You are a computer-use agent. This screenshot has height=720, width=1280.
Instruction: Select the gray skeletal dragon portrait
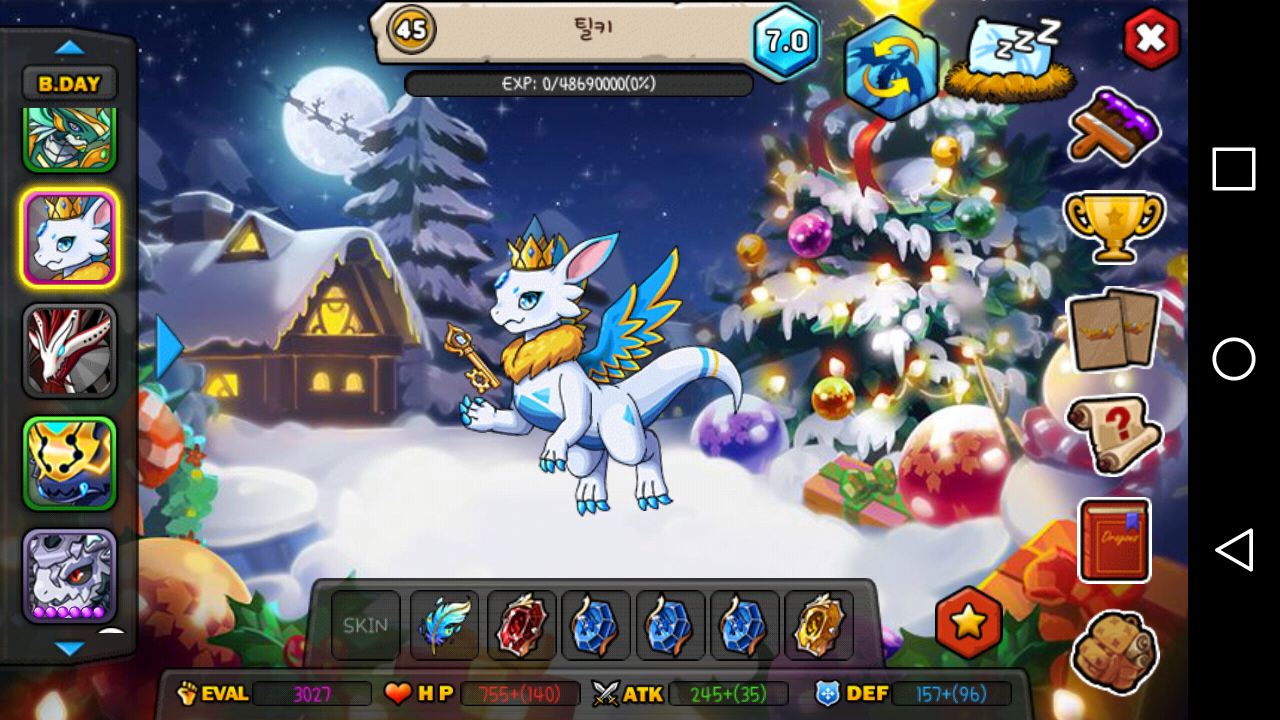click(x=69, y=576)
